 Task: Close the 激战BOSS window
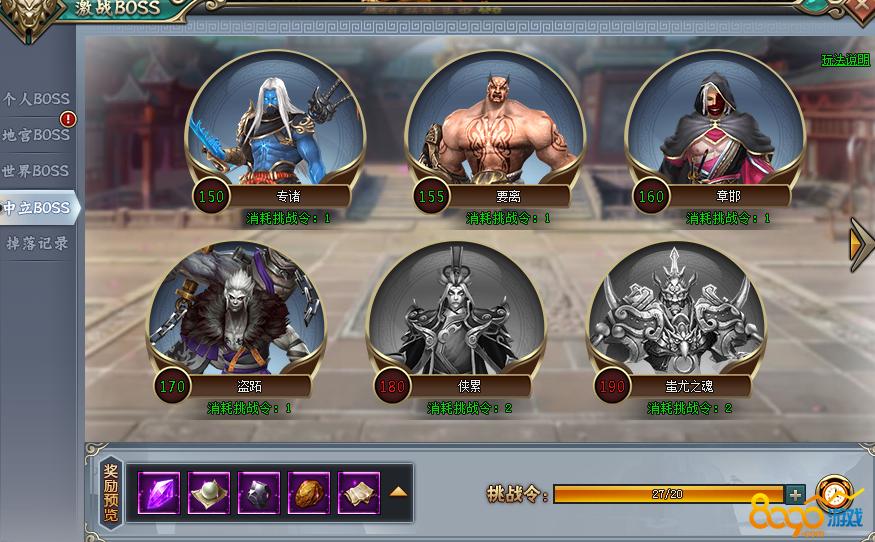point(859,8)
